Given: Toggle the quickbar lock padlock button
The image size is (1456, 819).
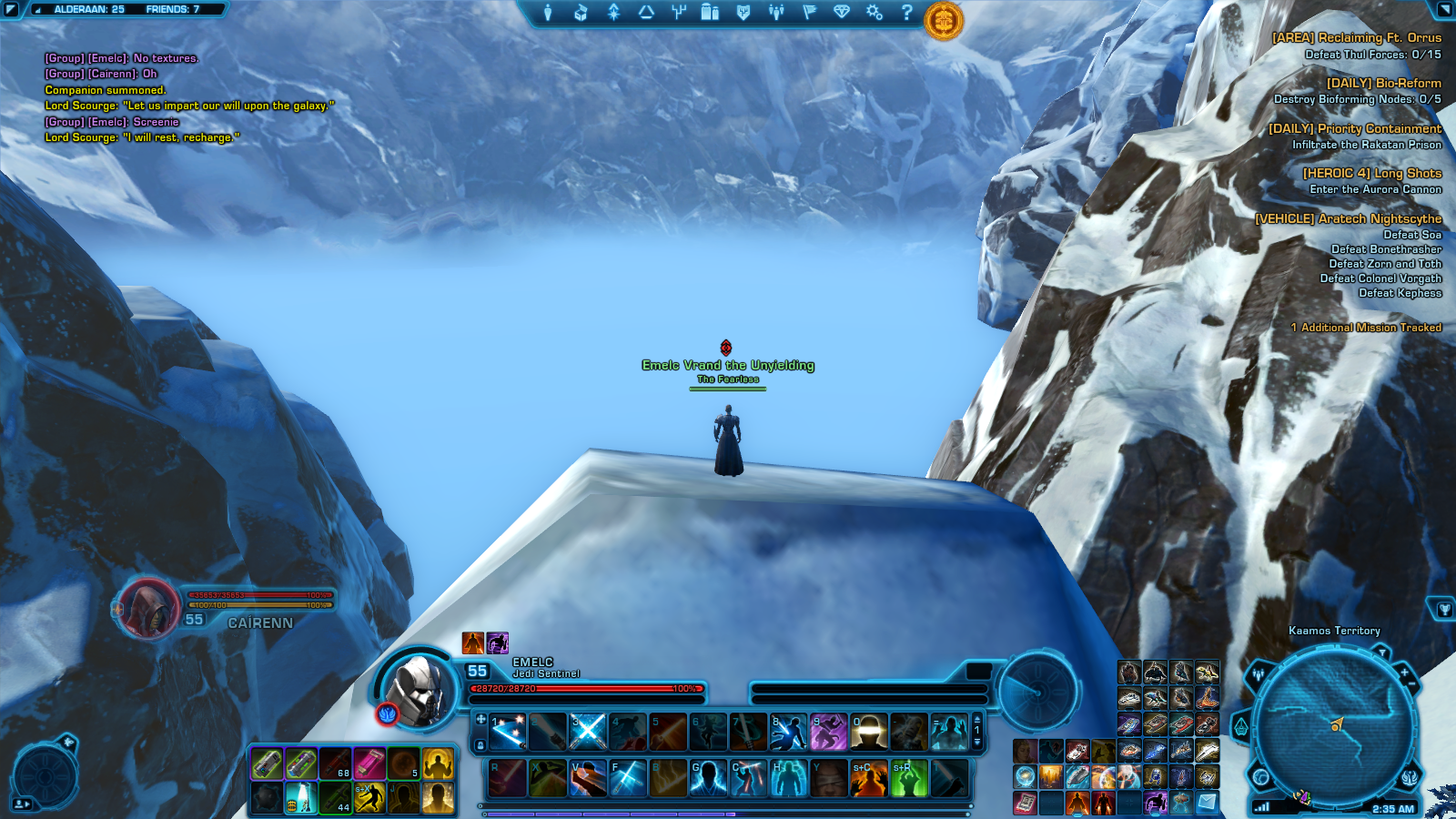Looking at the screenshot, I should coord(480,745).
